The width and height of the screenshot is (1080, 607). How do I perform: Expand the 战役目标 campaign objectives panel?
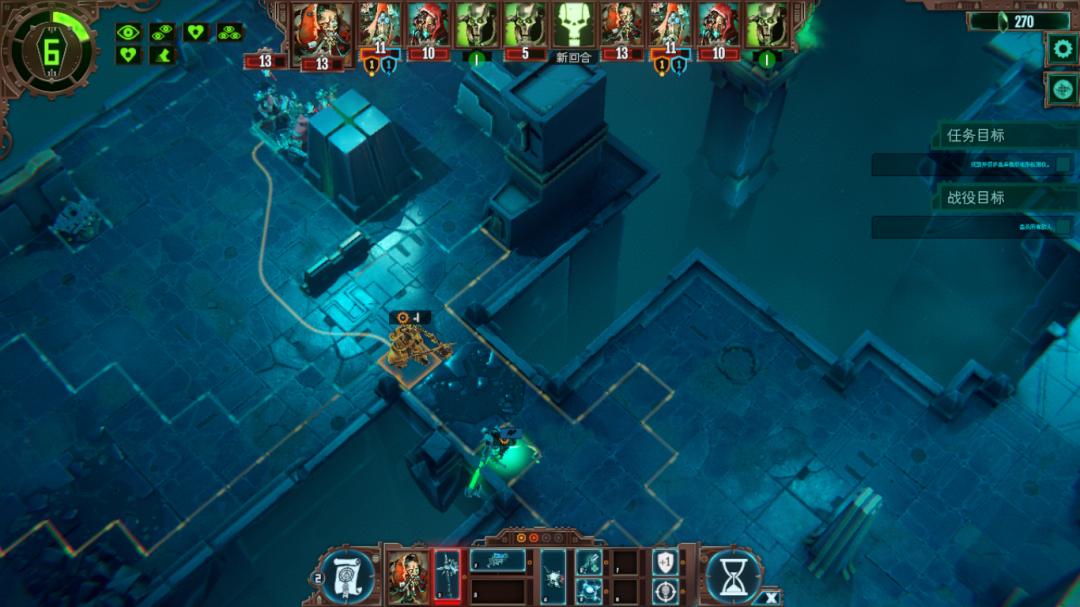[975, 197]
